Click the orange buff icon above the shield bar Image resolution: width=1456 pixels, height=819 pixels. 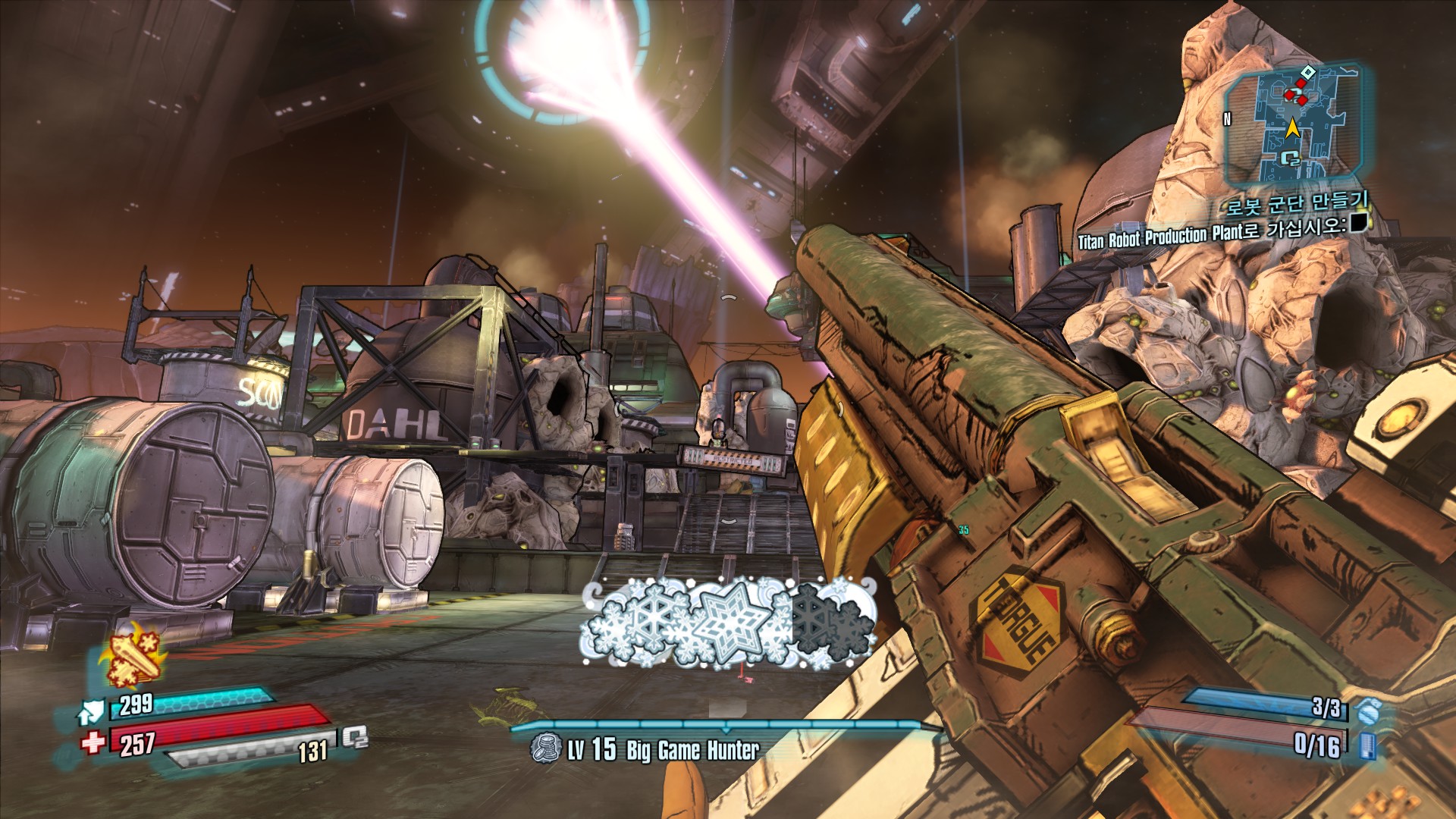(x=133, y=656)
